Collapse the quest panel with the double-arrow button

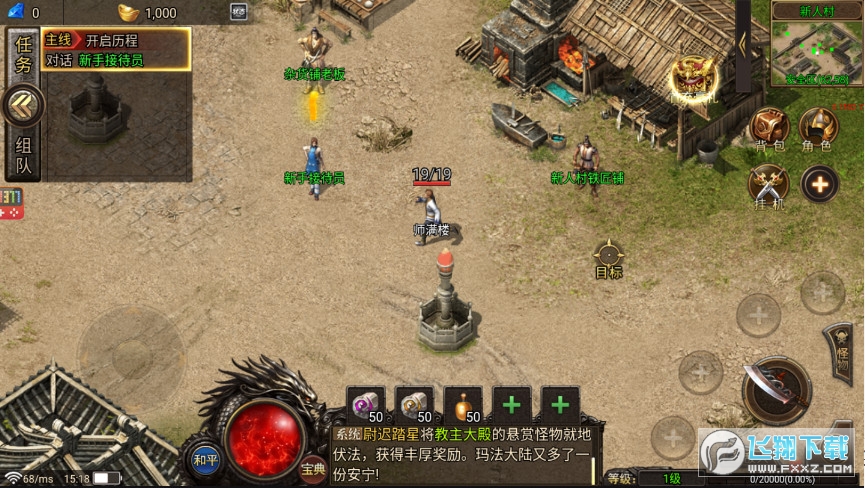click(23, 105)
